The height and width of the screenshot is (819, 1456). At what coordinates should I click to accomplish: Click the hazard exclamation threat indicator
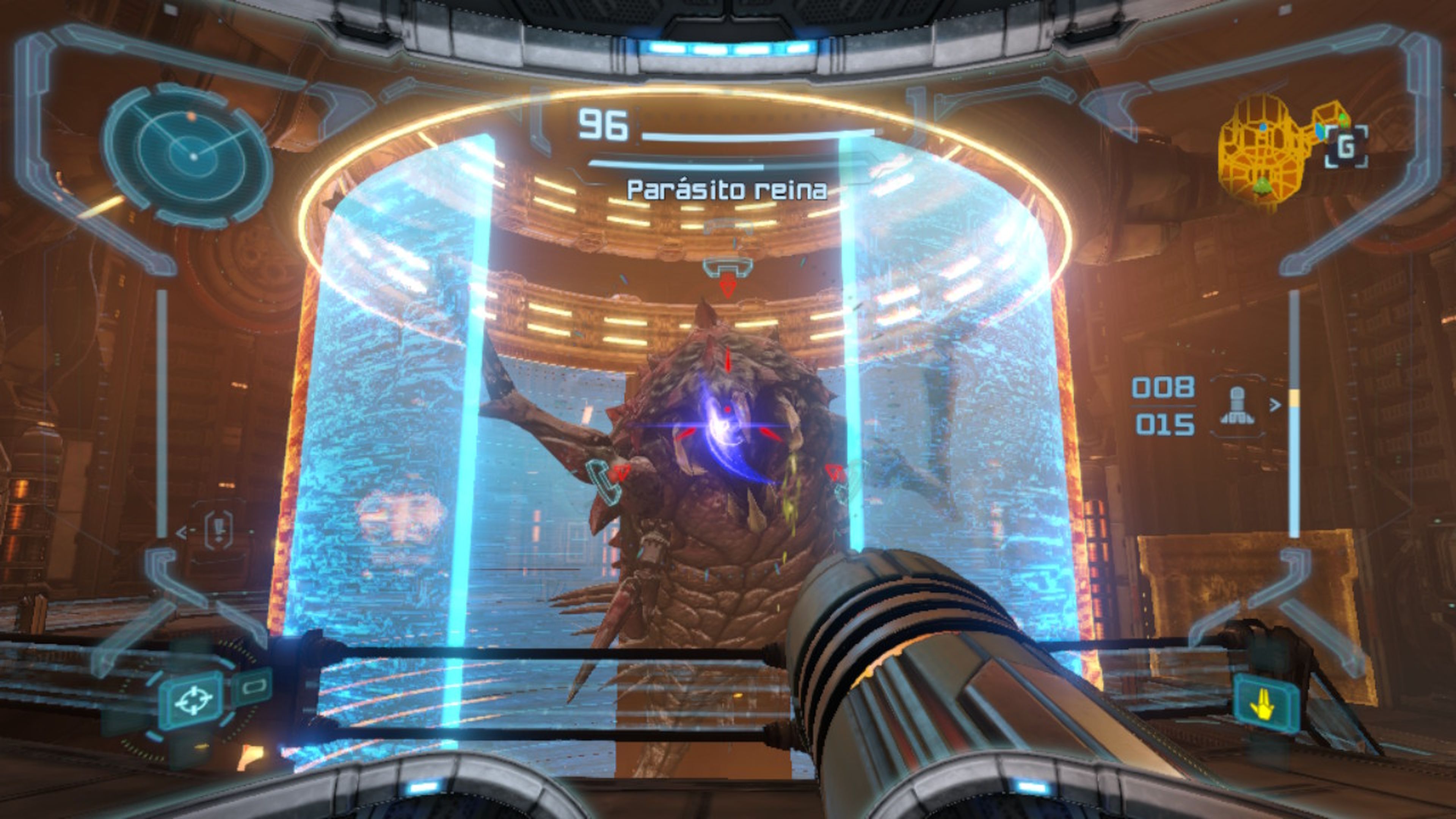218,530
